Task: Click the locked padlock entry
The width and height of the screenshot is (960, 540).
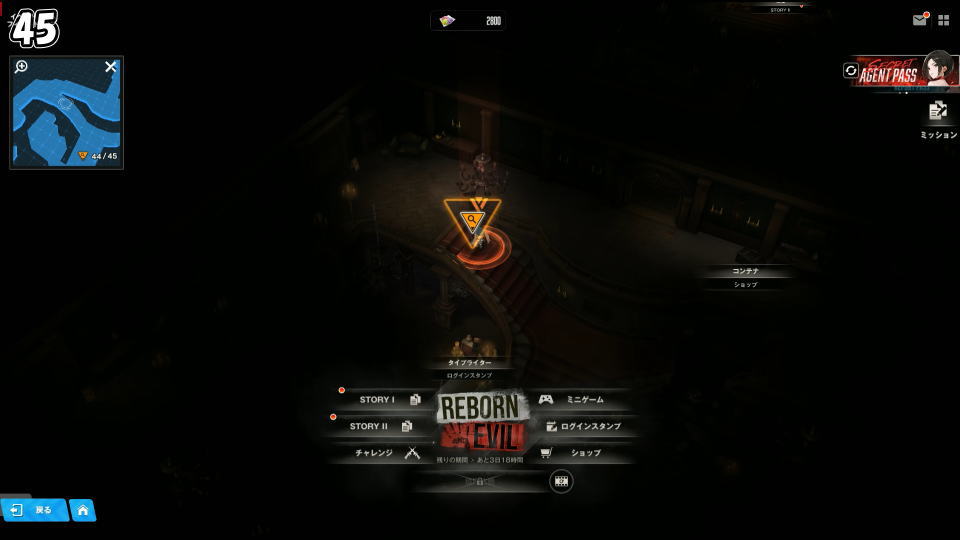Action: (x=480, y=481)
